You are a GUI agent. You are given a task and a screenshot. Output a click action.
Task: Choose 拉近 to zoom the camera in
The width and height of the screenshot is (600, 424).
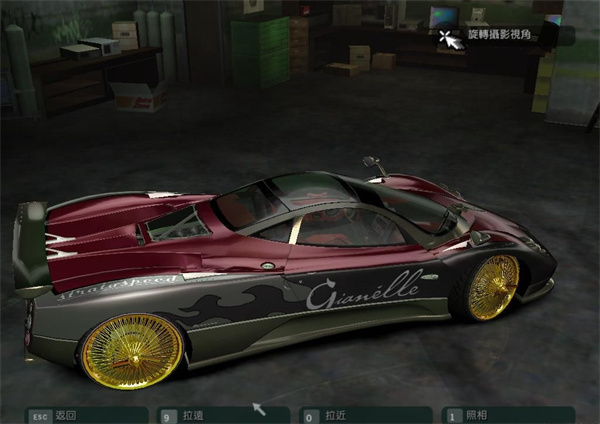click(x=337, y=415)
